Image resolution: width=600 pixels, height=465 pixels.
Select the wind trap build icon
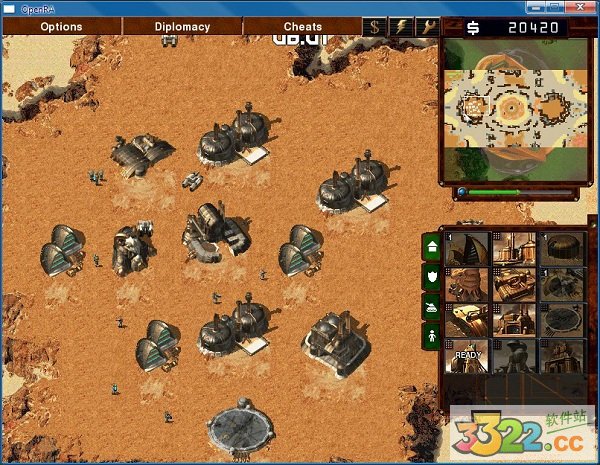[468, 249]
